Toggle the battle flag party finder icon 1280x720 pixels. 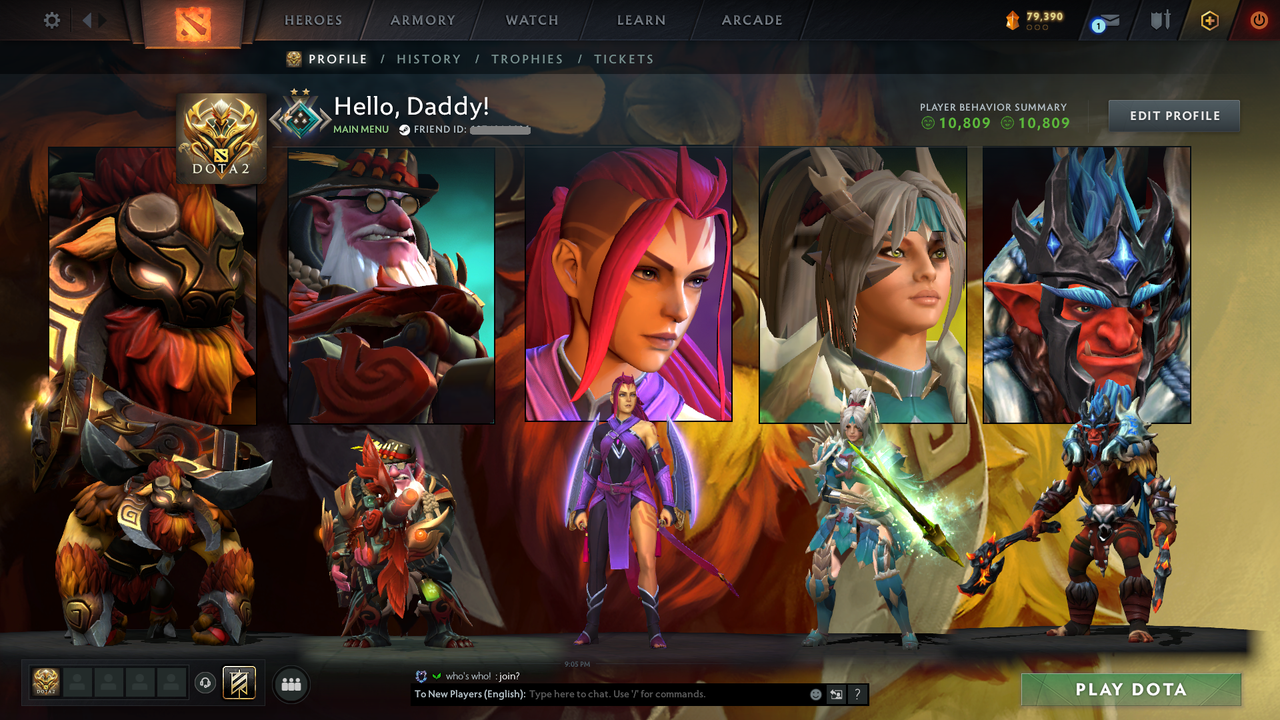pyautogui.click(x=237, y=683)
